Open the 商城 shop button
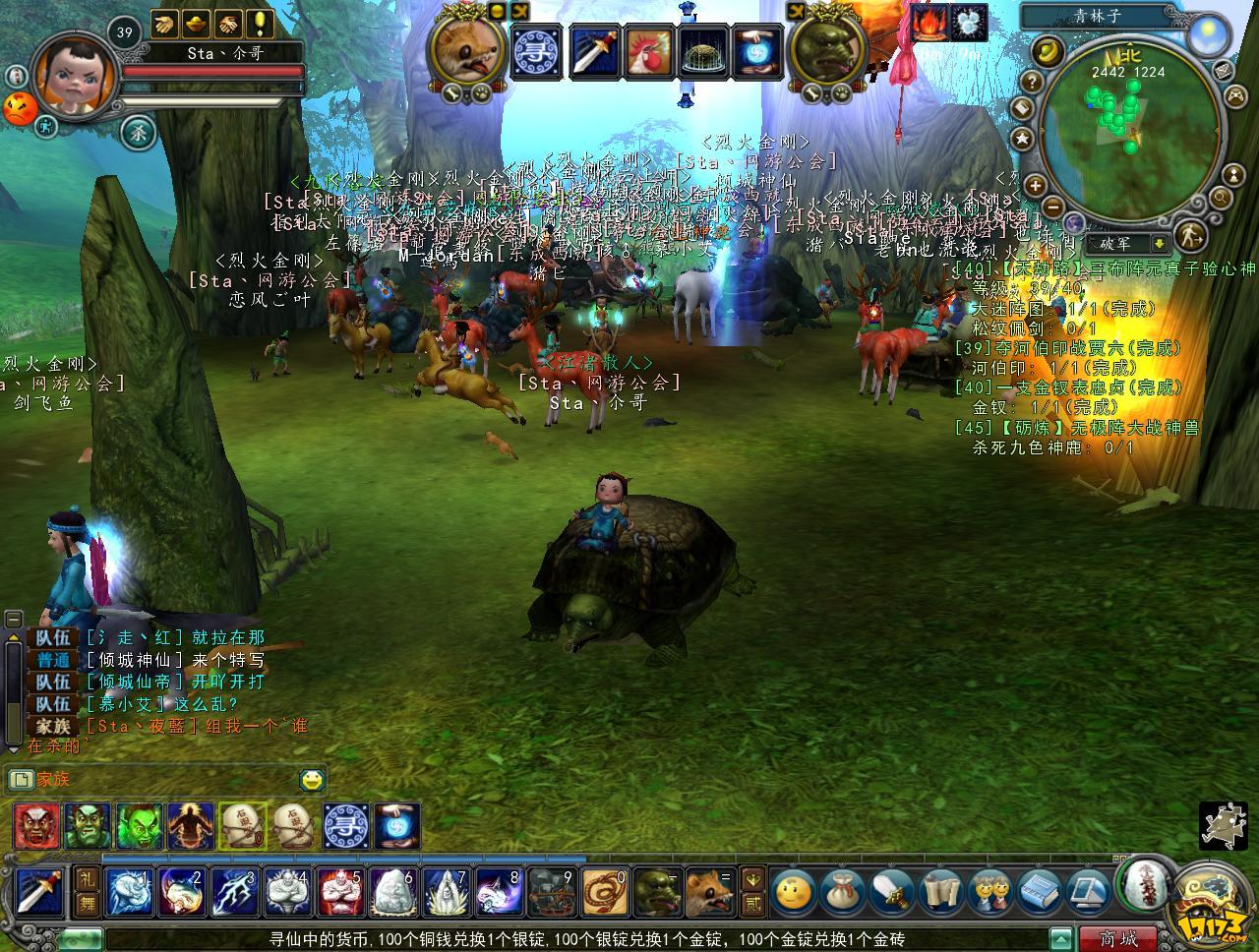Image resolution: width=1259 pixels, height=952 pixels. pos(1118,938)
